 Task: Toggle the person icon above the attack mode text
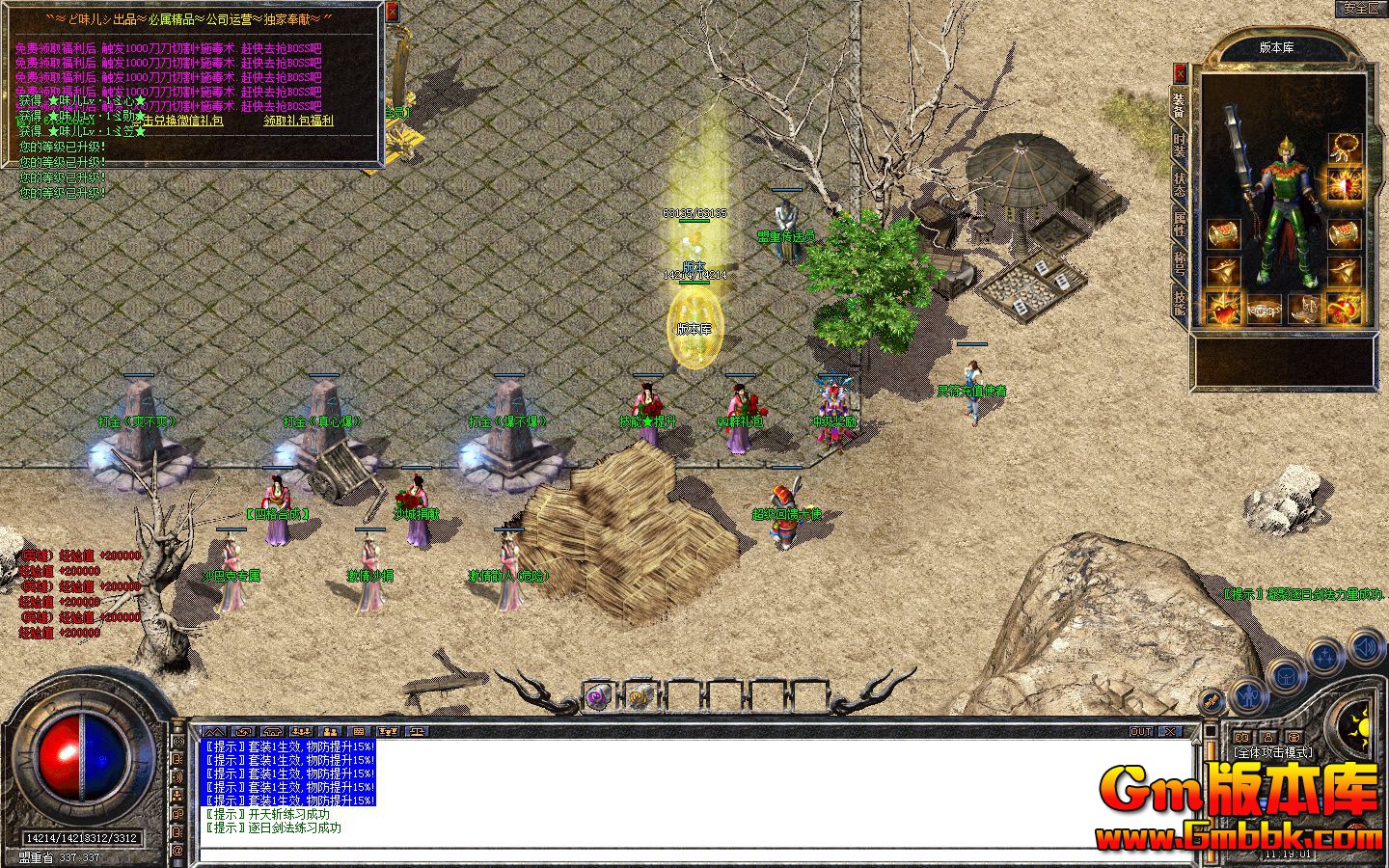[1268, 737]
